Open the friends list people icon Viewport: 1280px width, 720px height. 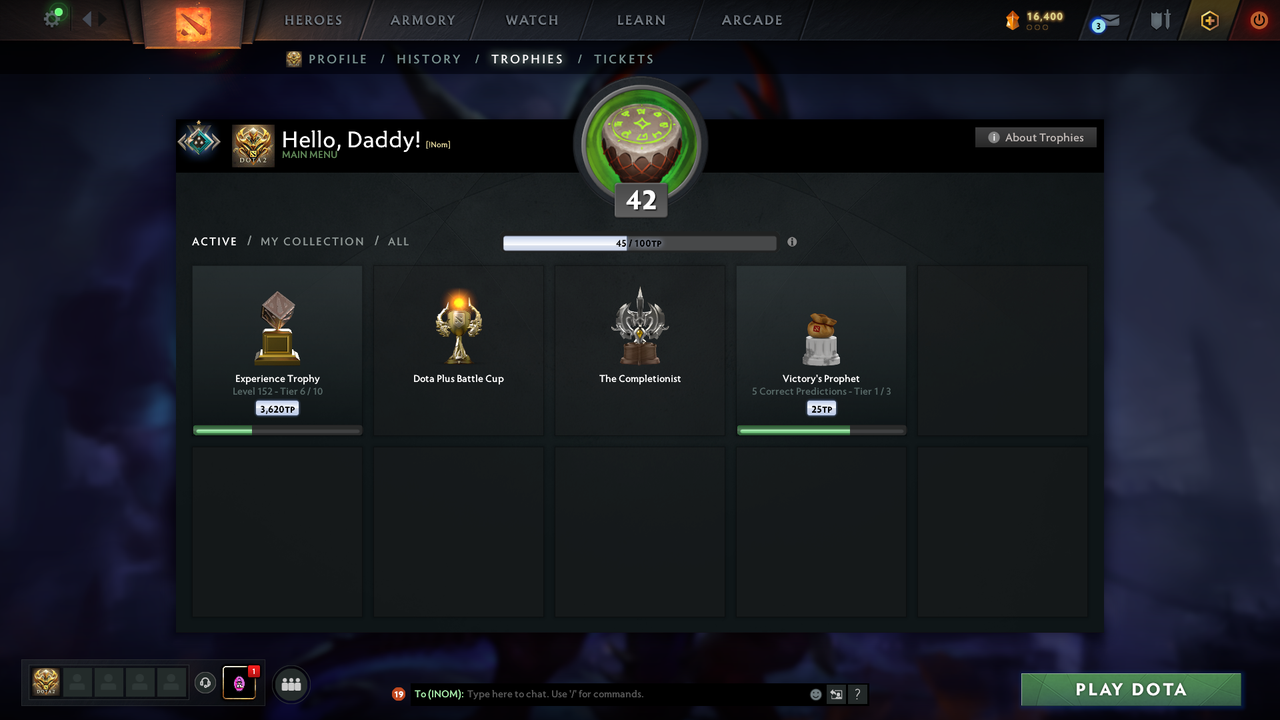pyautogui.click(x=289, y=684)
